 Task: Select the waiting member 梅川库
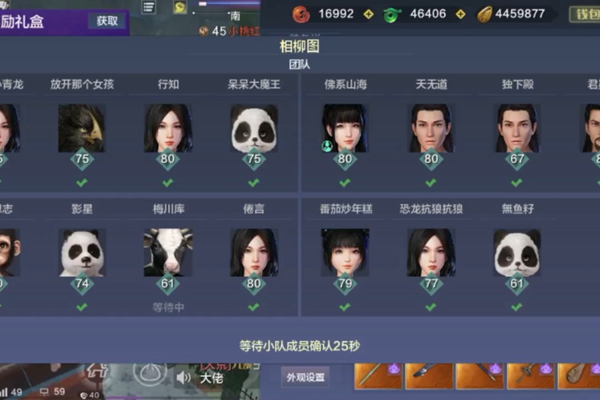point(168,252)
